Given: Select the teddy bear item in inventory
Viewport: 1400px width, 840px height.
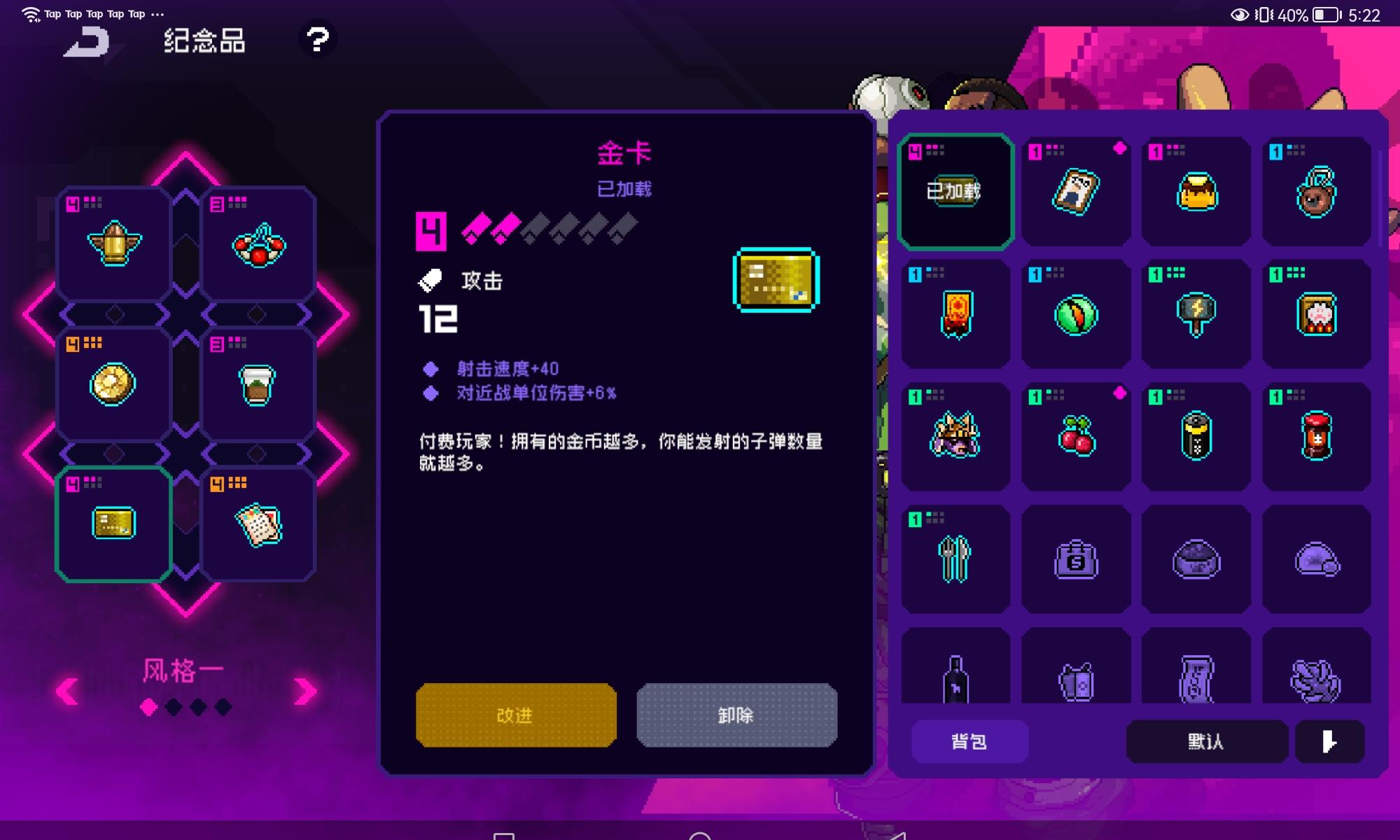Looking at the screenshot, I should point(1316,192).
